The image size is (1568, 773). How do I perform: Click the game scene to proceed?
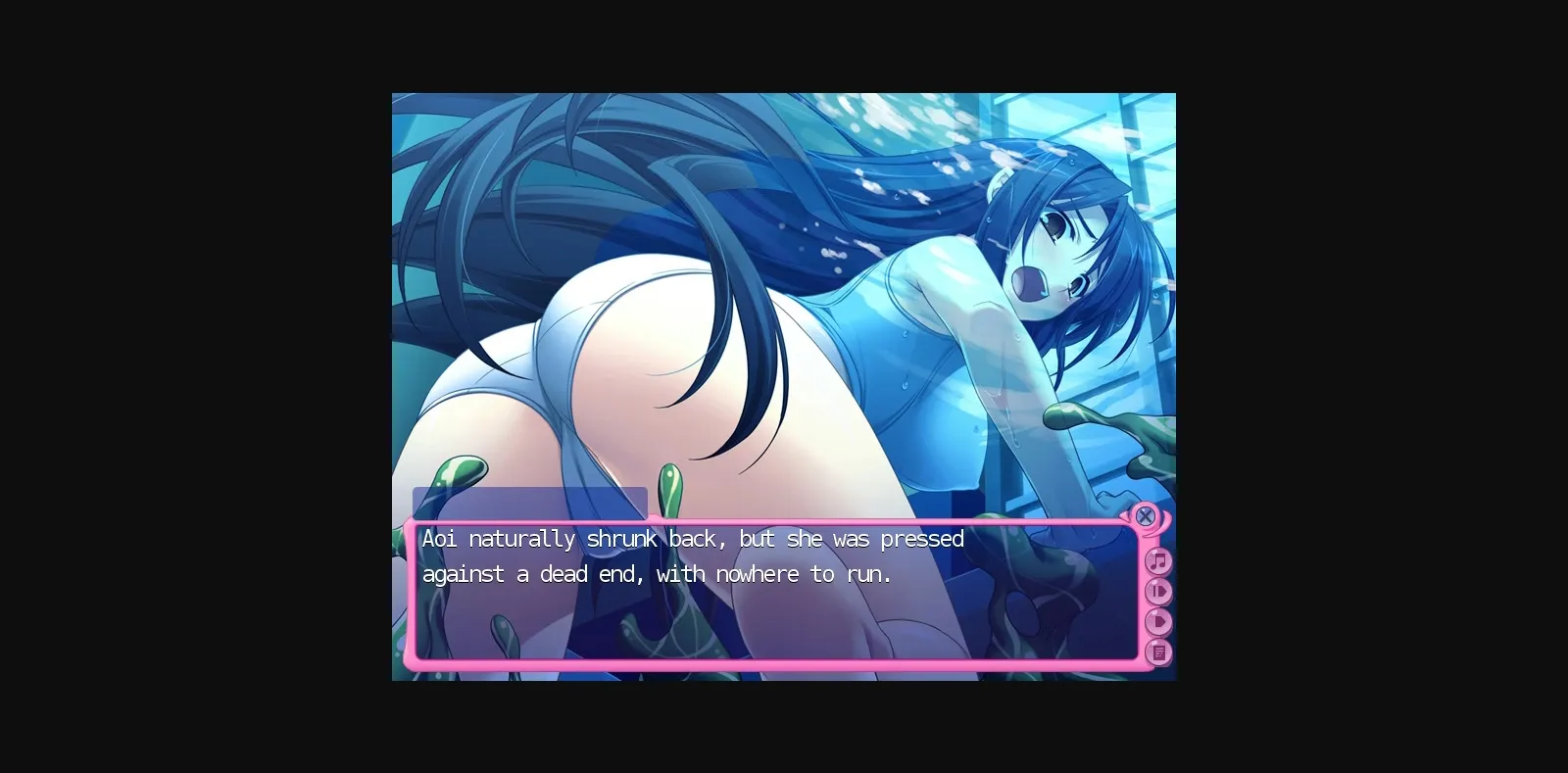coord(784,294)
